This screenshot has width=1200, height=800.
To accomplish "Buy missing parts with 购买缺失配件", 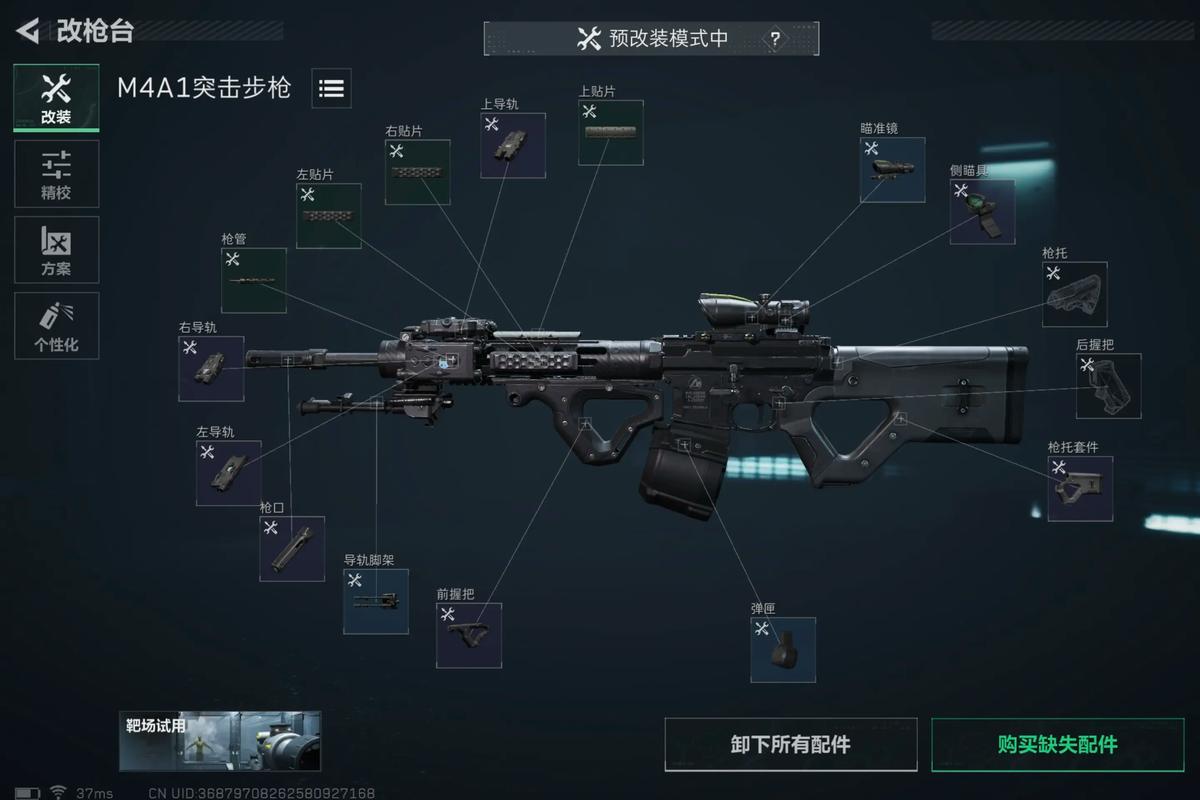I will 1057,744.
